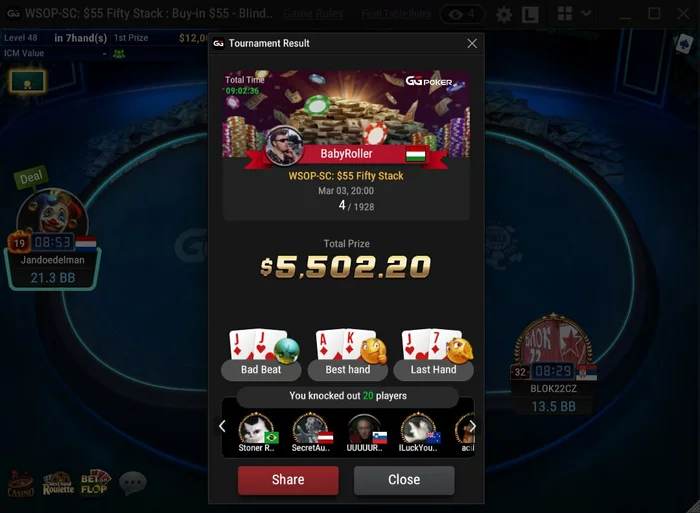Open the Casino games icon
This screenshot has width=700, height=513.
pyautogui.click(x=22, y=484)
